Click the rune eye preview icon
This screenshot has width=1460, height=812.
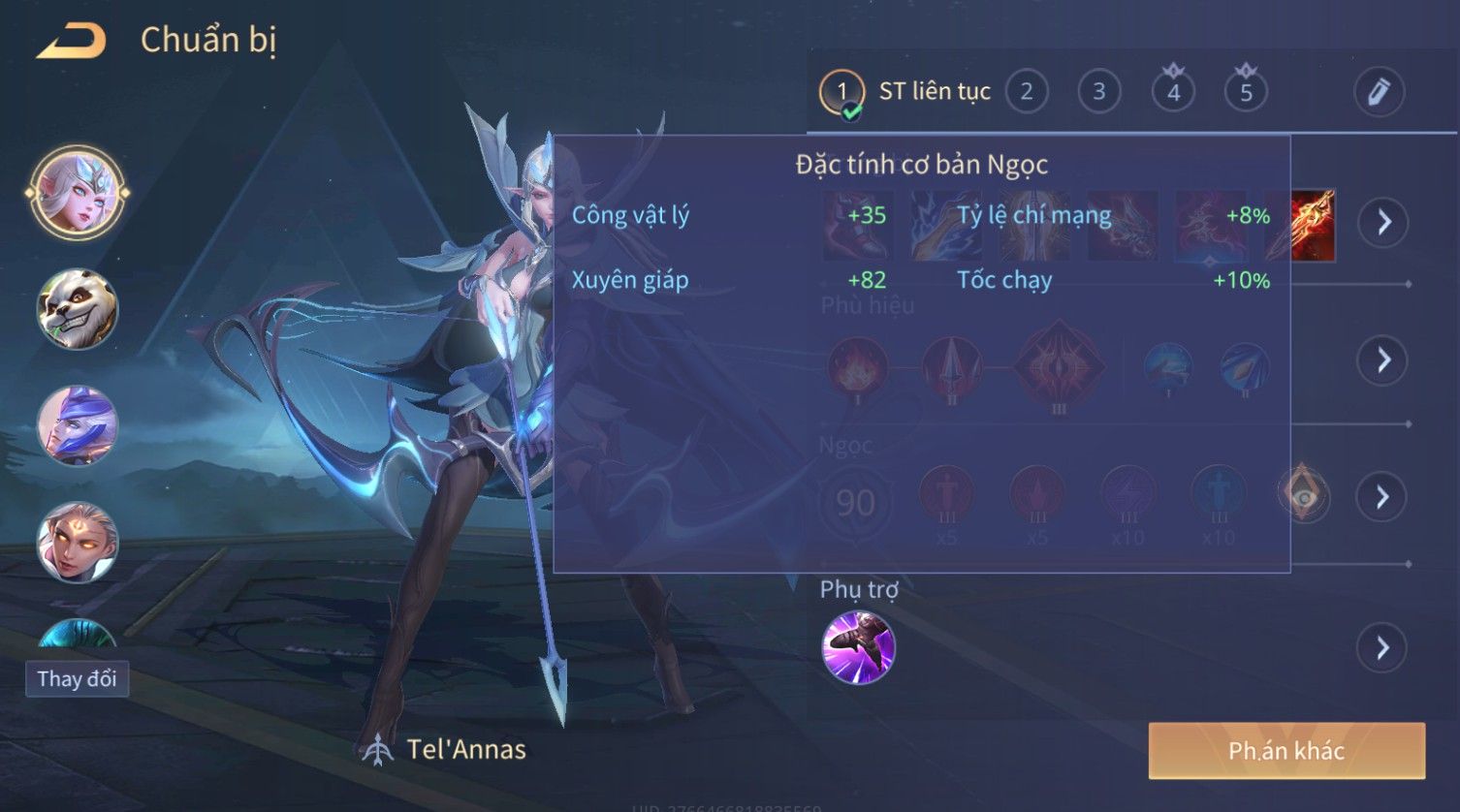point(1304,497)
